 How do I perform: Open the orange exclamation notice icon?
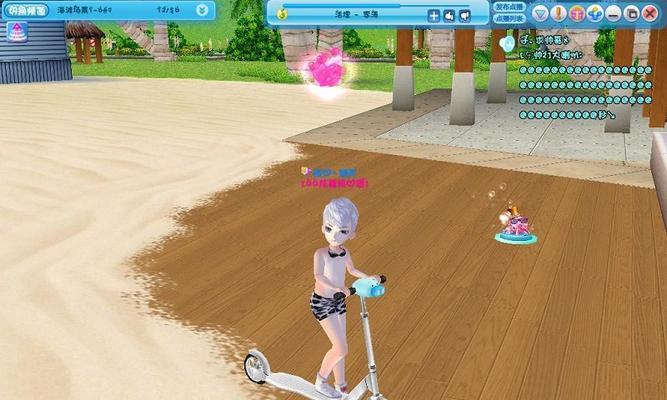pyautogui.click(x=559, y=14)
